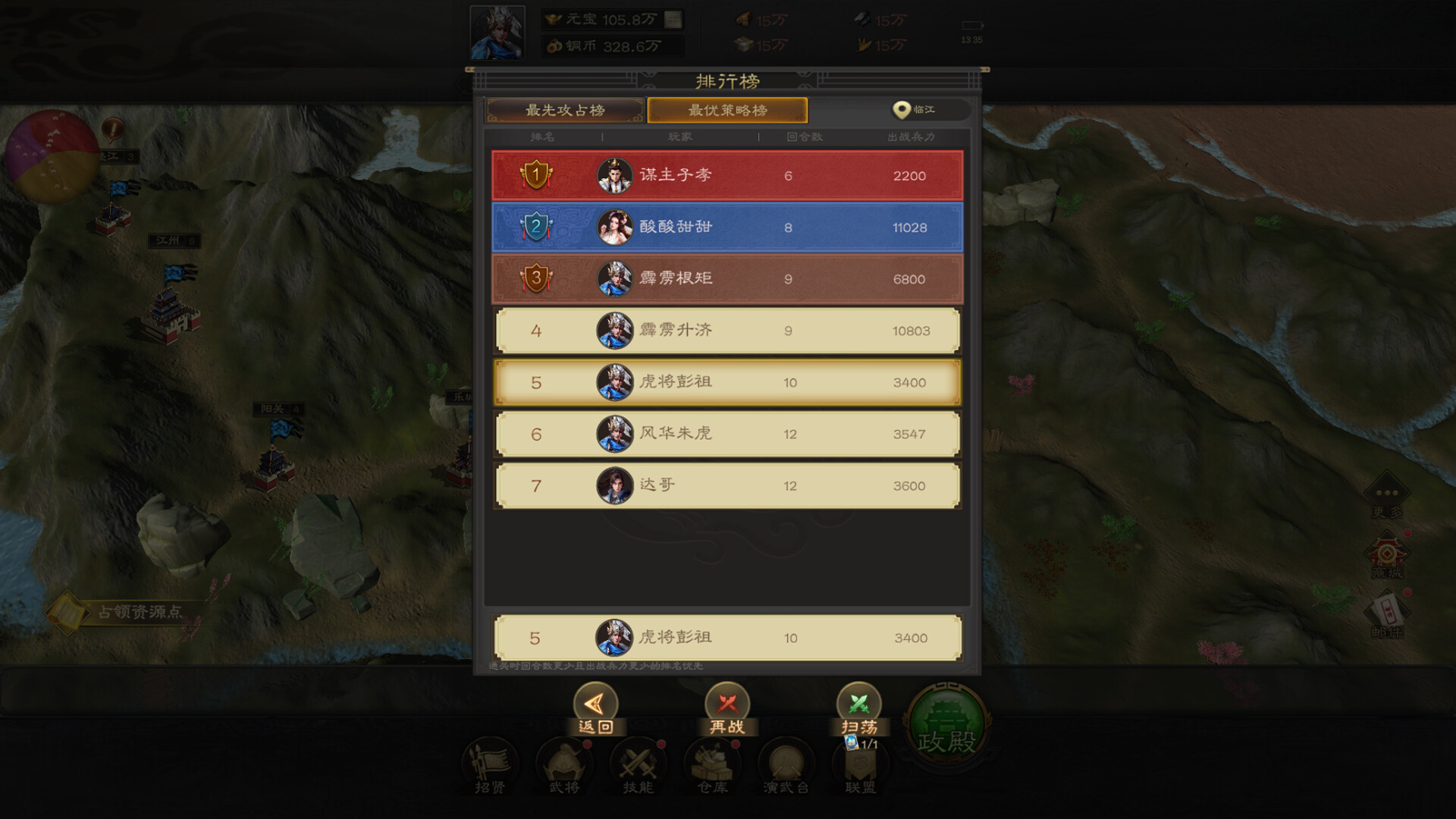Select highlighted rank 5 虎将彭祖 row

(x=726, y=382)
